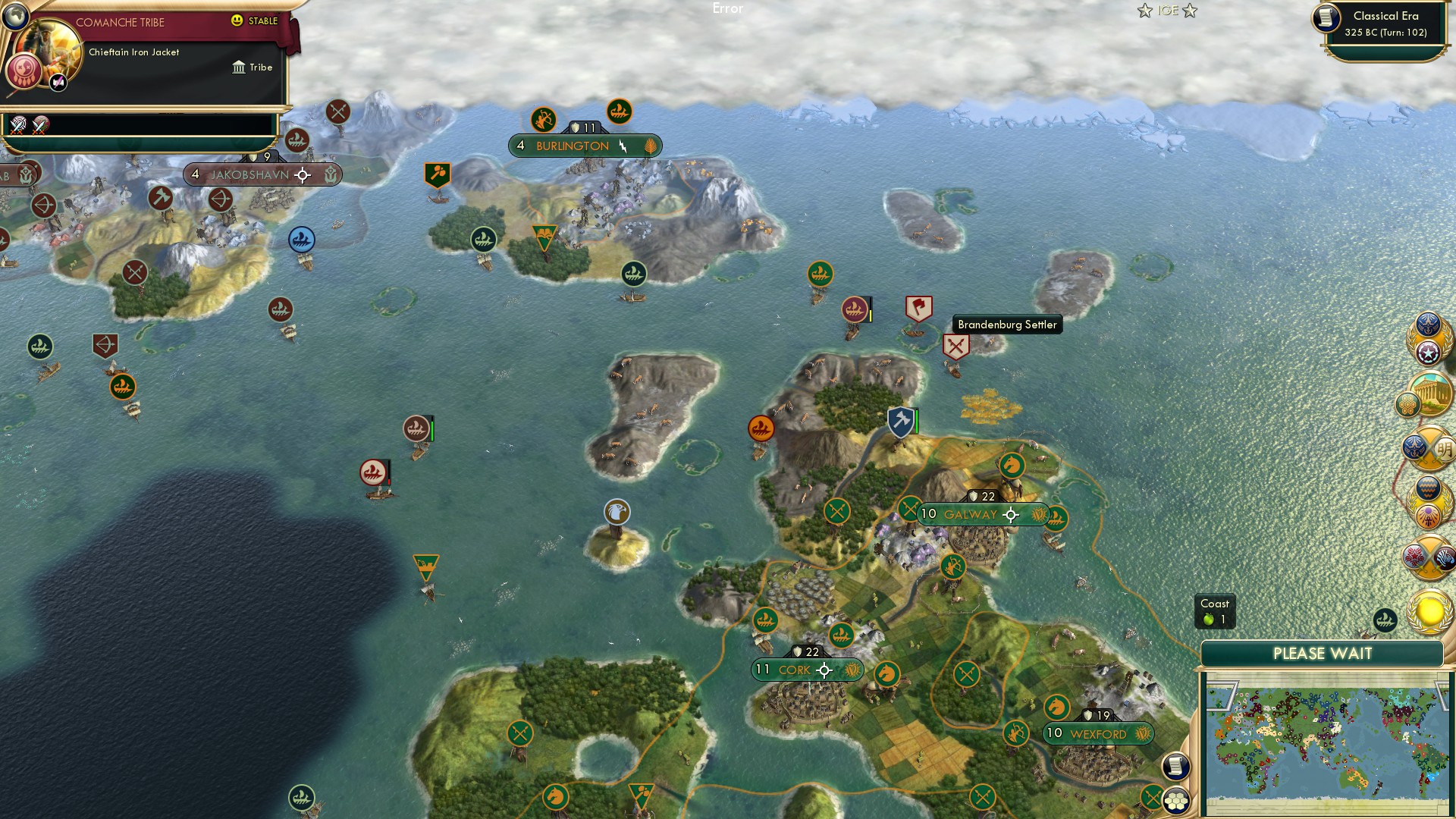The width and height of the screenshot is (1456, 819).
Task: Open the Burlington city banner
Action: point(584,146)
